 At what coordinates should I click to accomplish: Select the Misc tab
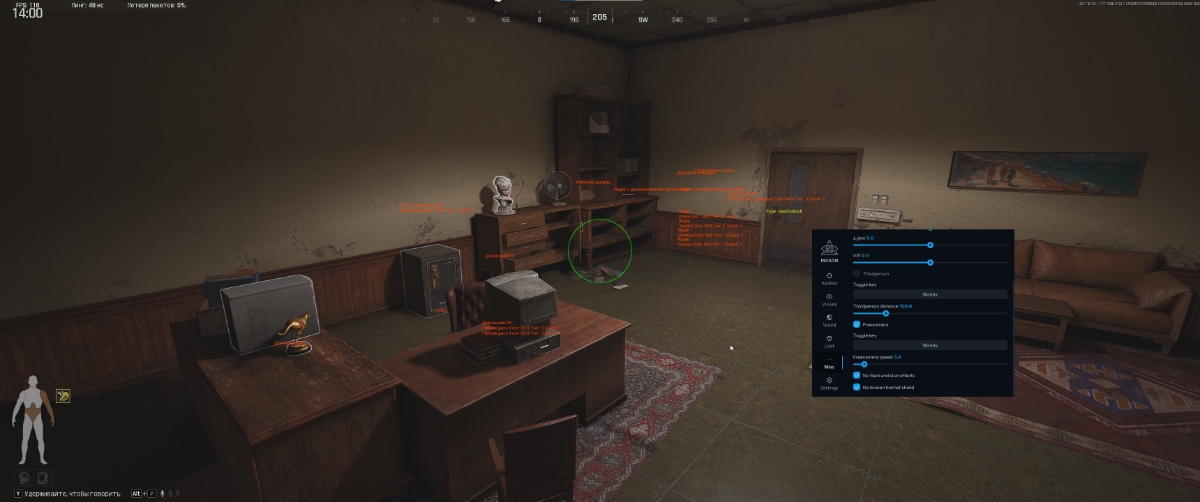point(829,363)
